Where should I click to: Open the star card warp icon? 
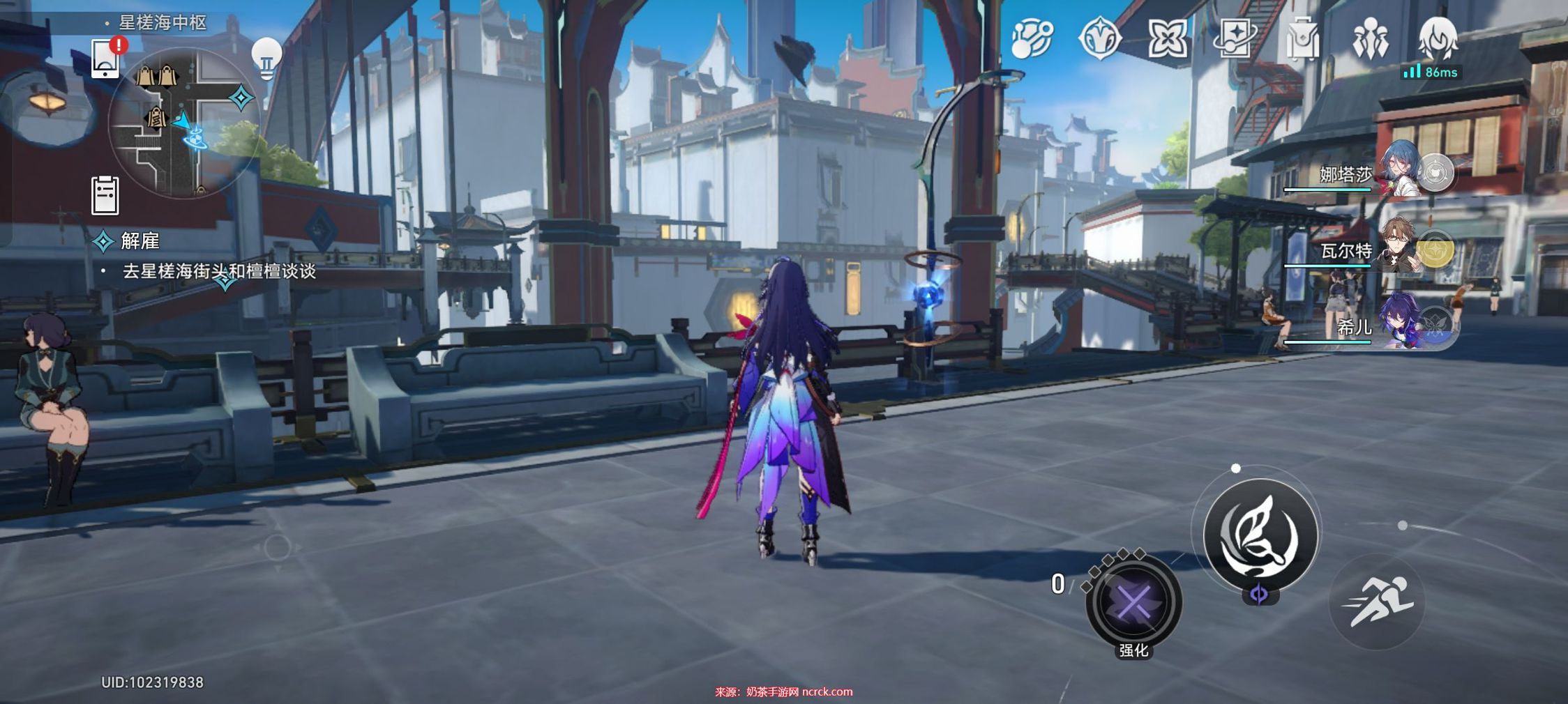point(1235,38)
